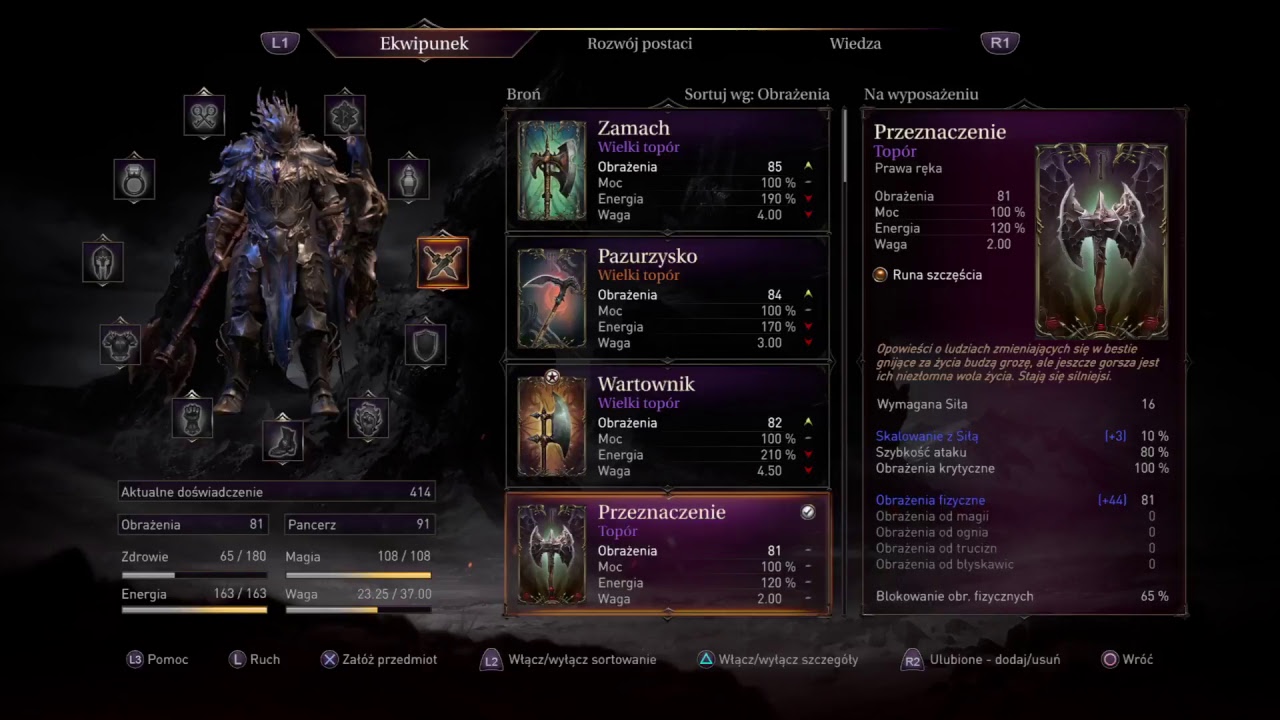Open the ring equipment slot
This screenshot has width=1280, height=720.
(134, 179)
